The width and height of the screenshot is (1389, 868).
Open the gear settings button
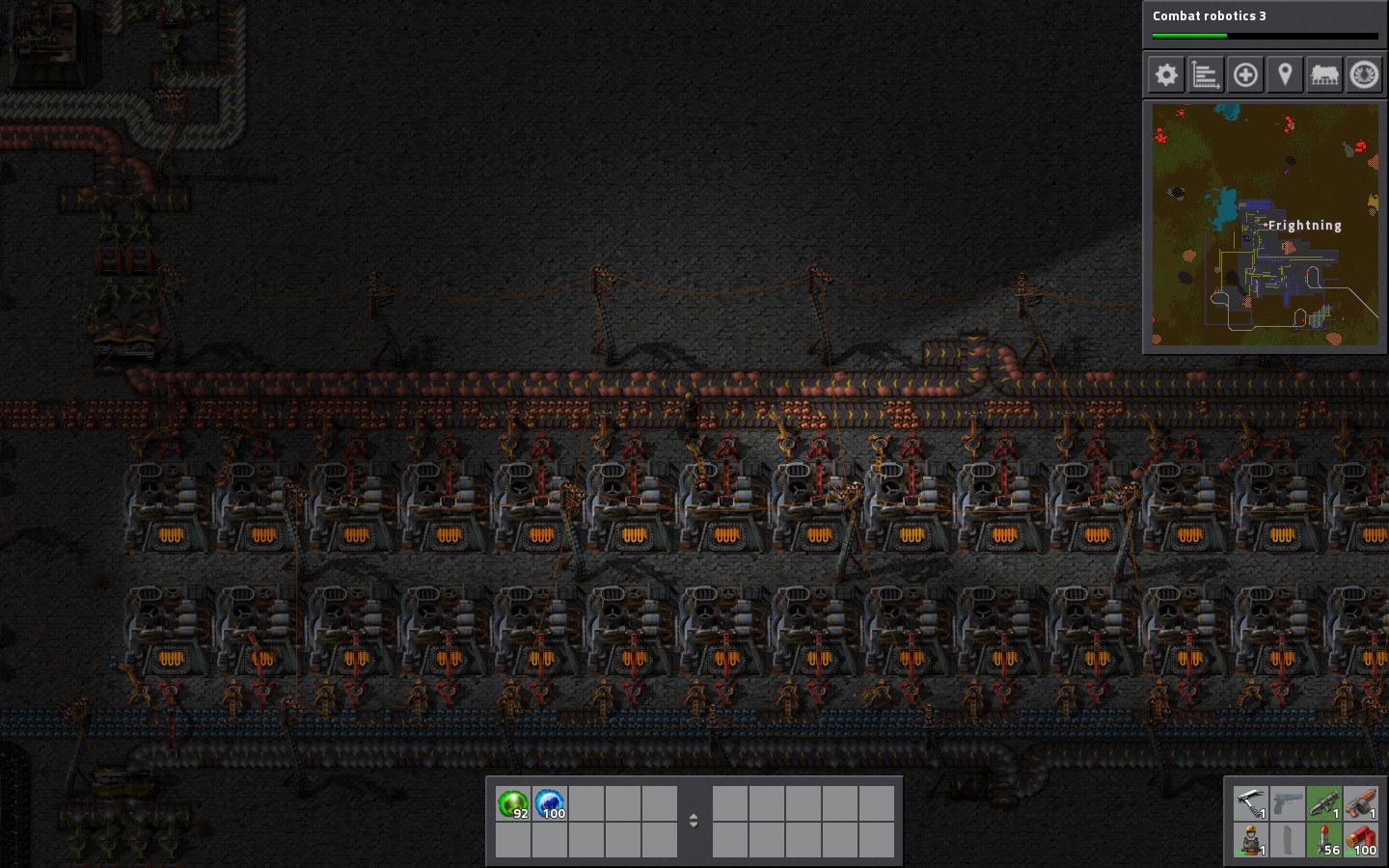pyautogui.click(x=1166, y=75)
